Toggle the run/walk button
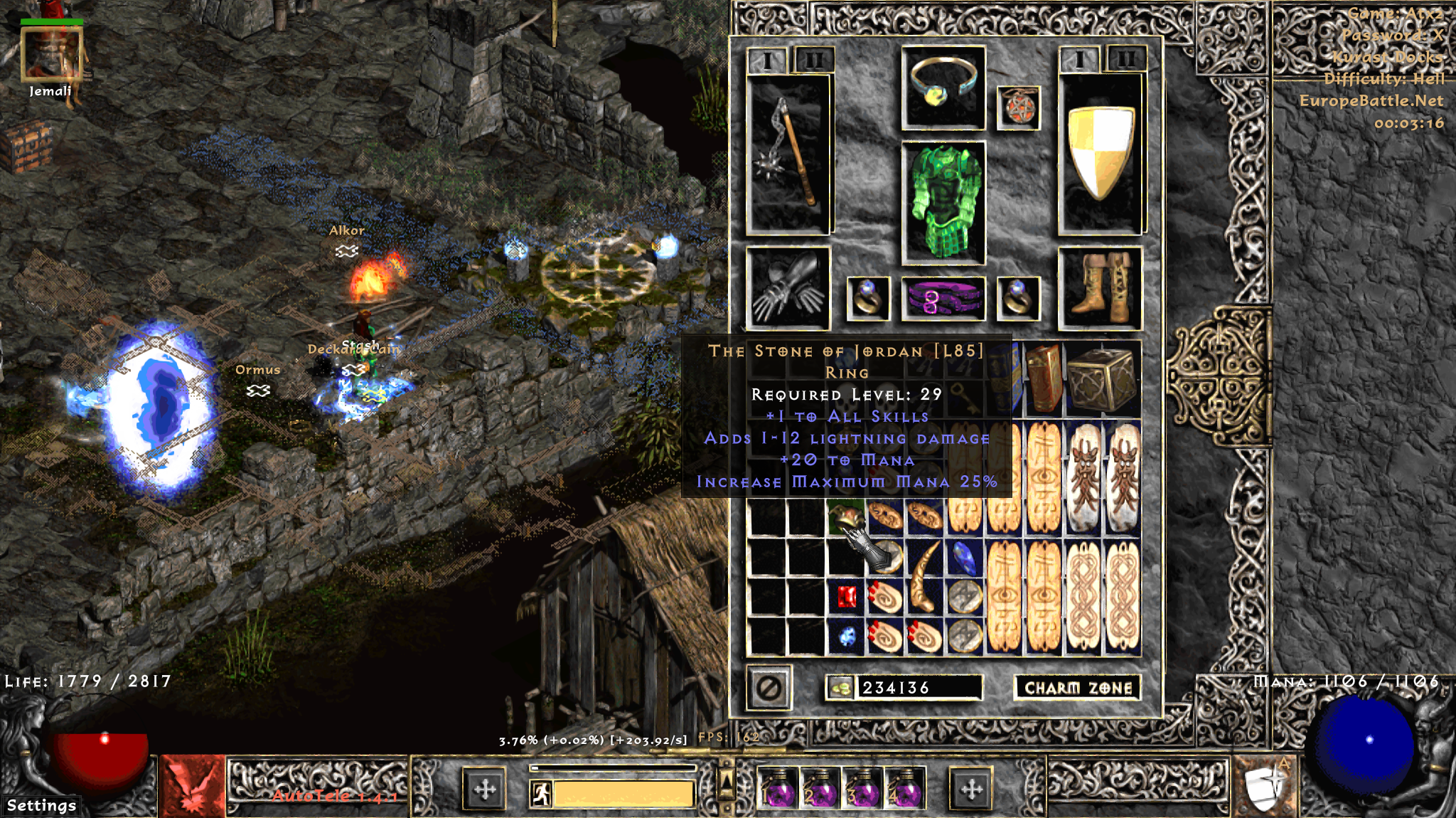Screen dimensions: 1456x818 point(541,793)
